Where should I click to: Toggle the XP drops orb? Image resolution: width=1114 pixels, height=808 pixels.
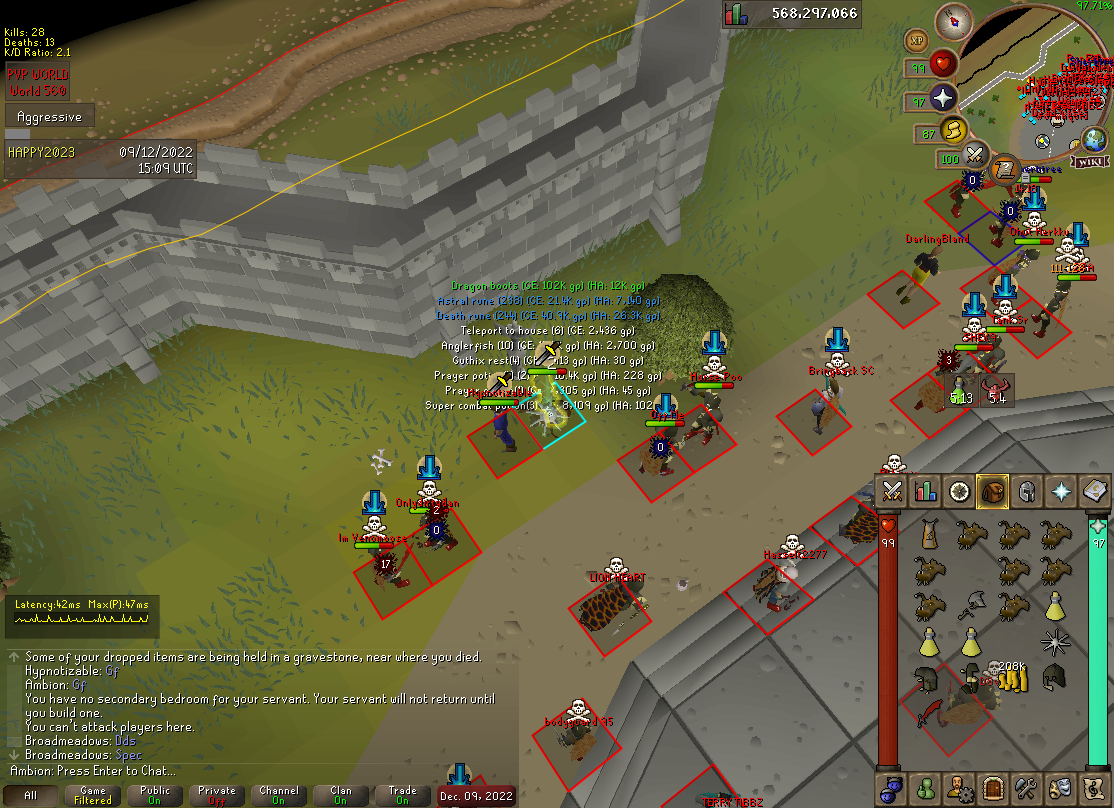917,40
